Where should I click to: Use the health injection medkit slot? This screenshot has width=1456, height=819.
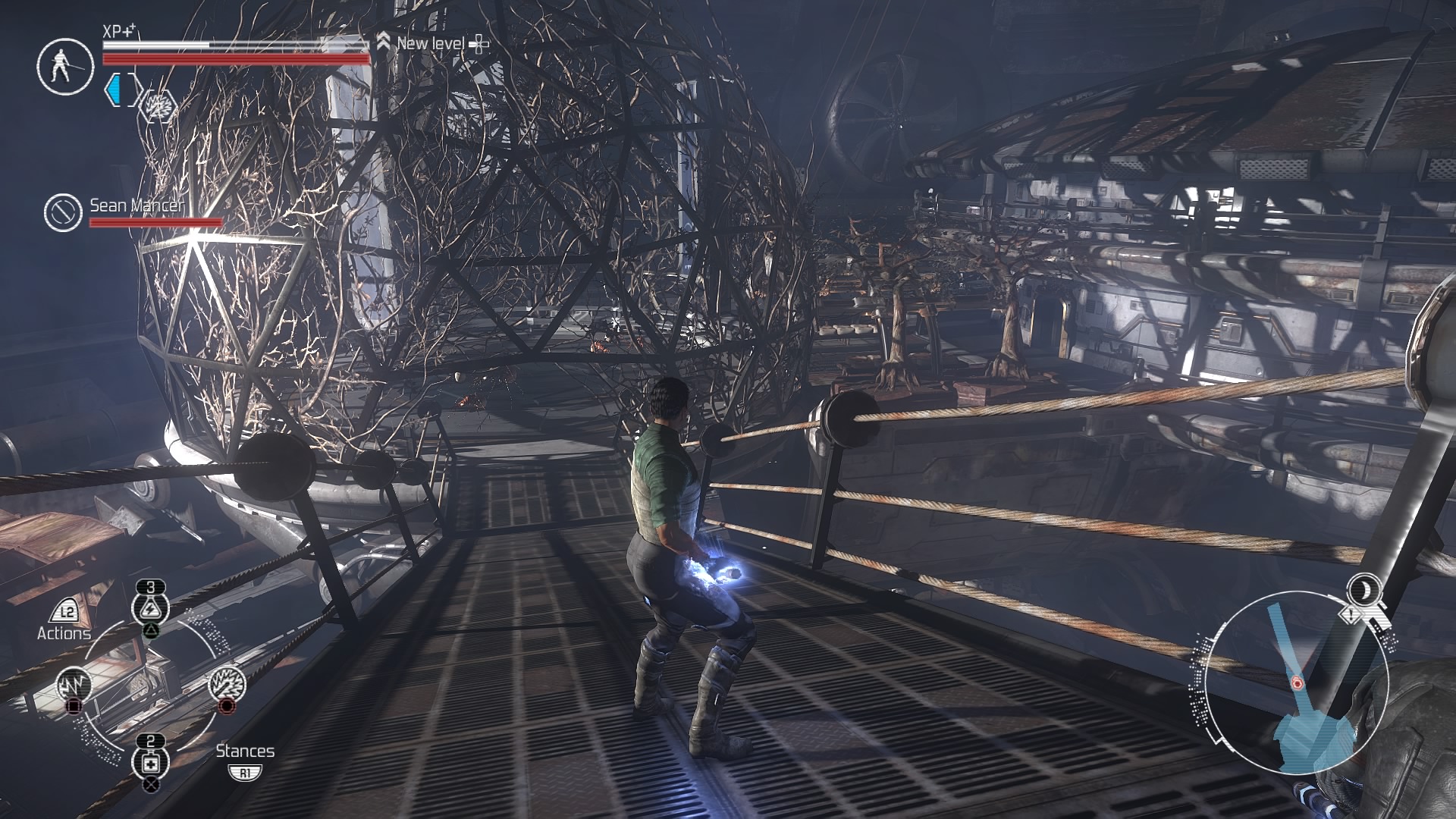tap(151, 763)
